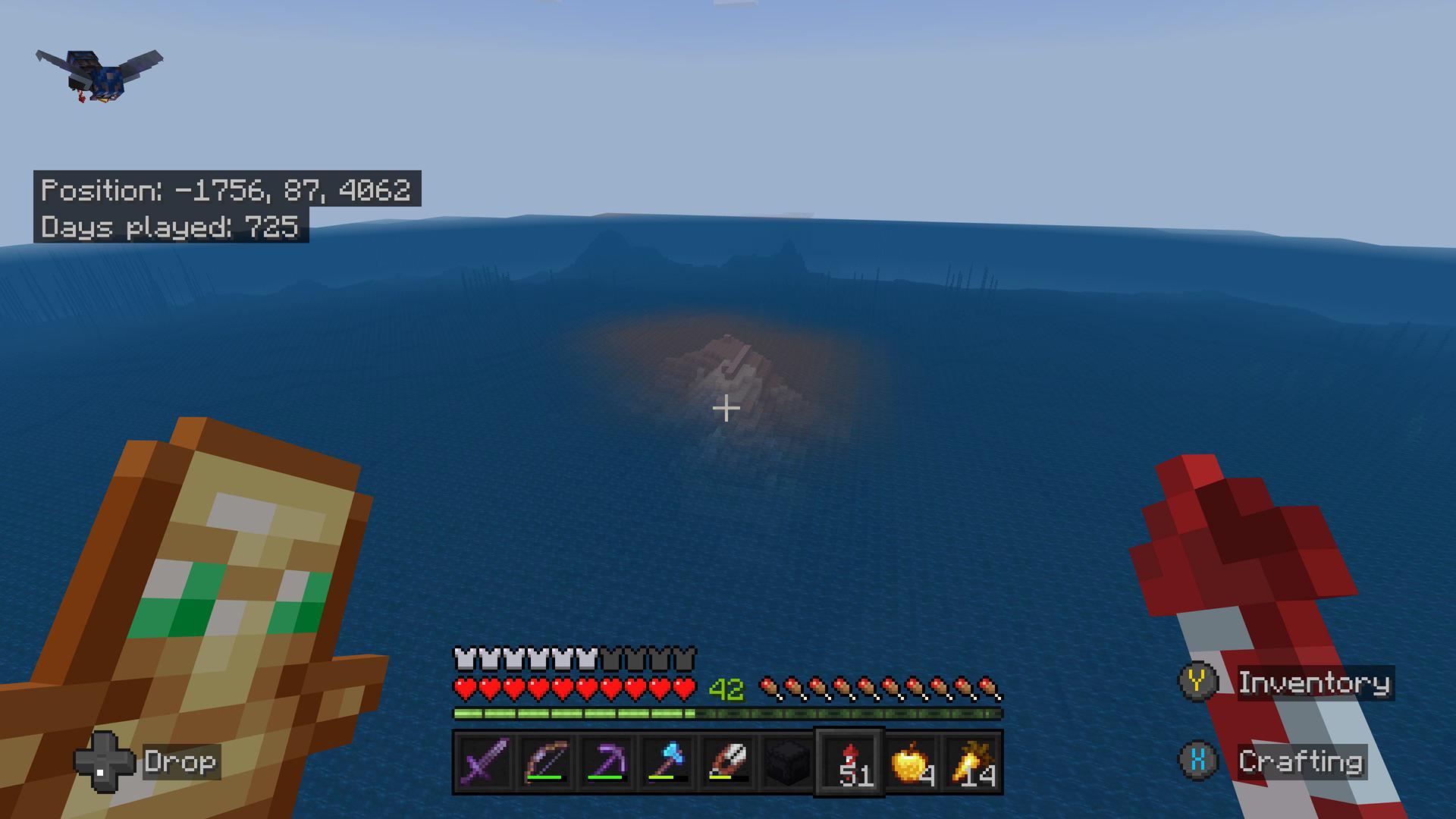Image resolution: width=1456 pixels, height=819 pixels.
Task: Click the Position coordinates display
Action: pyautogui.click(x=227, y=192)
